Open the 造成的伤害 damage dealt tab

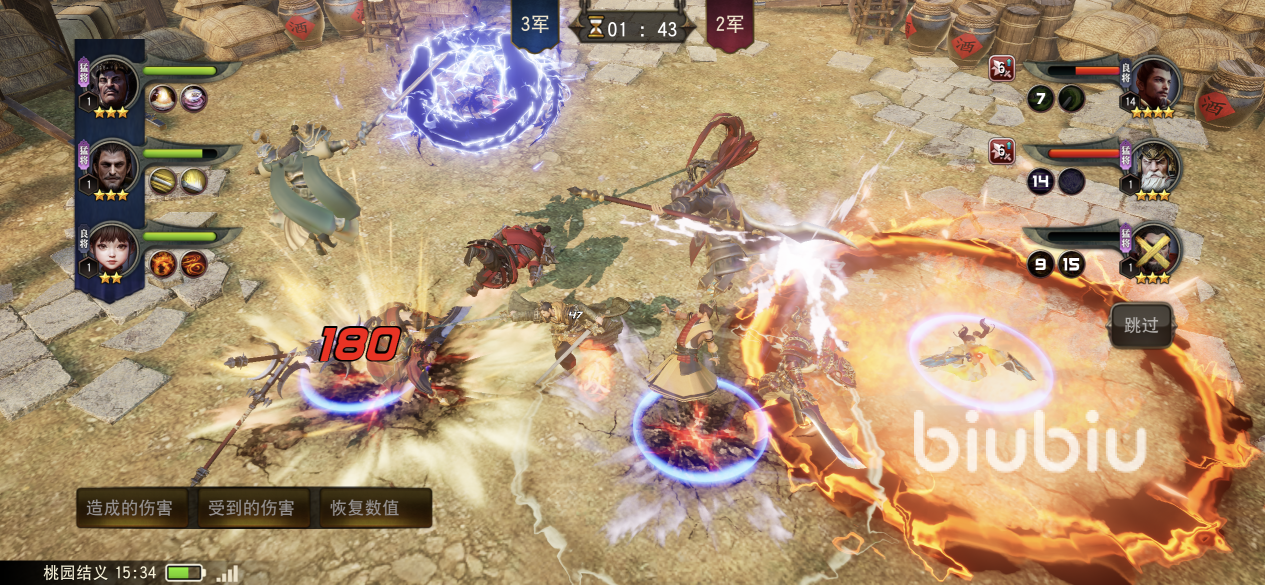pos(129,508)
